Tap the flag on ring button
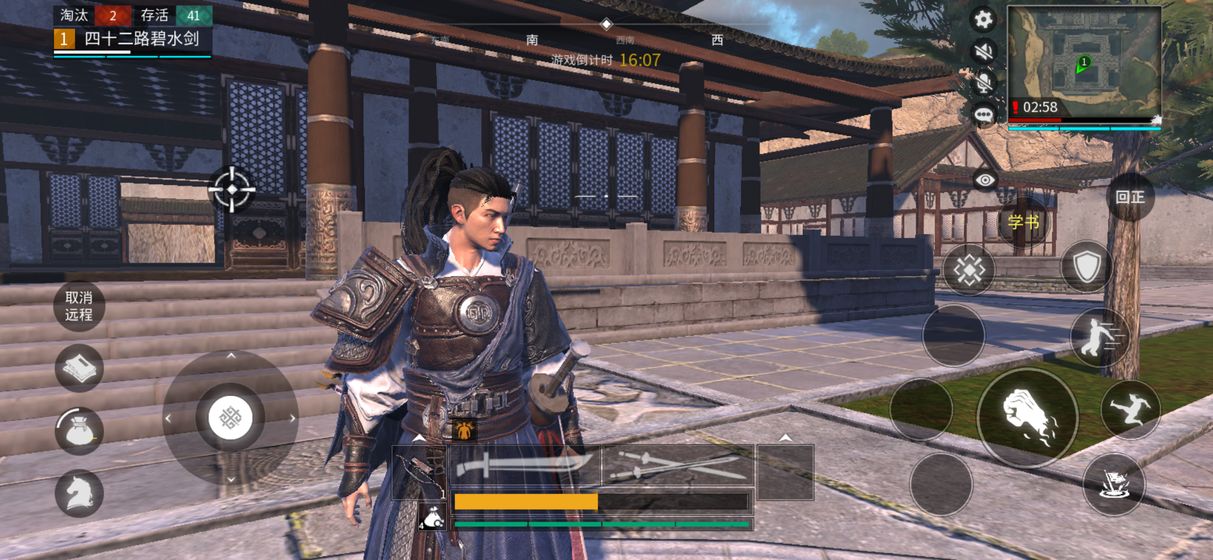 coord(1113,484)
